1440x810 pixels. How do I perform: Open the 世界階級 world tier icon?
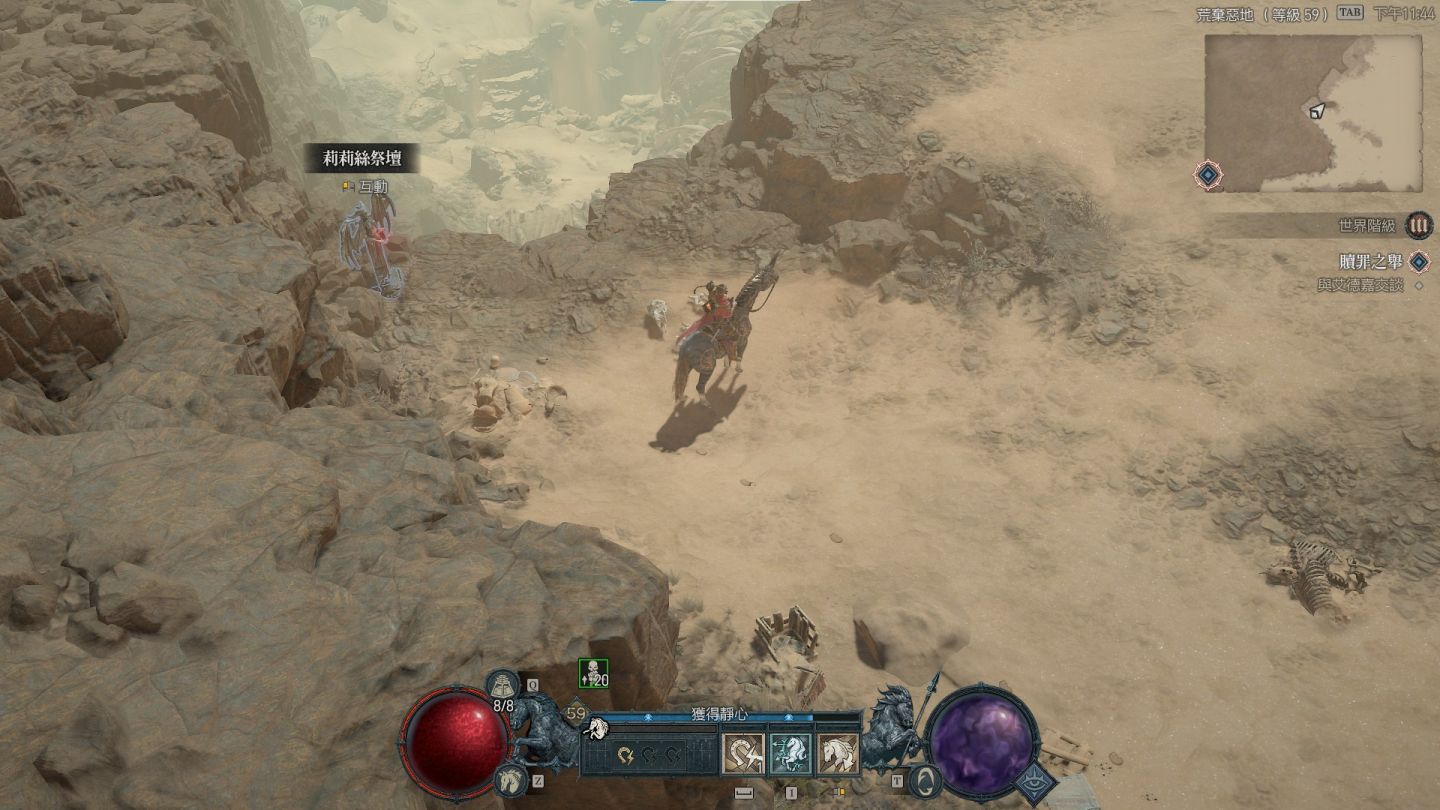pos(1418,226)
